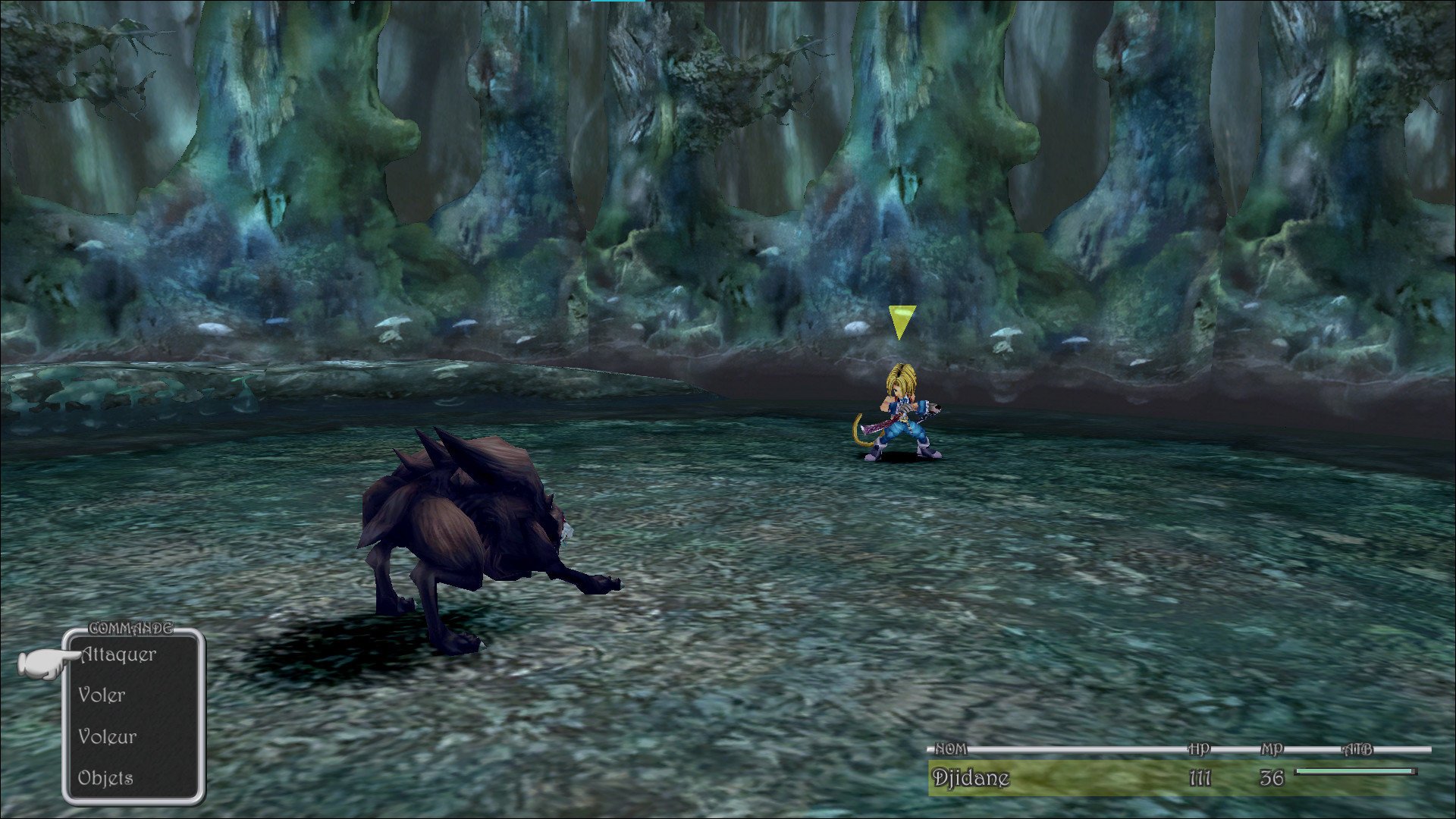Click Djidane's name in the status bar
This screenshot has width=1456, height=819.
(971, 777)
